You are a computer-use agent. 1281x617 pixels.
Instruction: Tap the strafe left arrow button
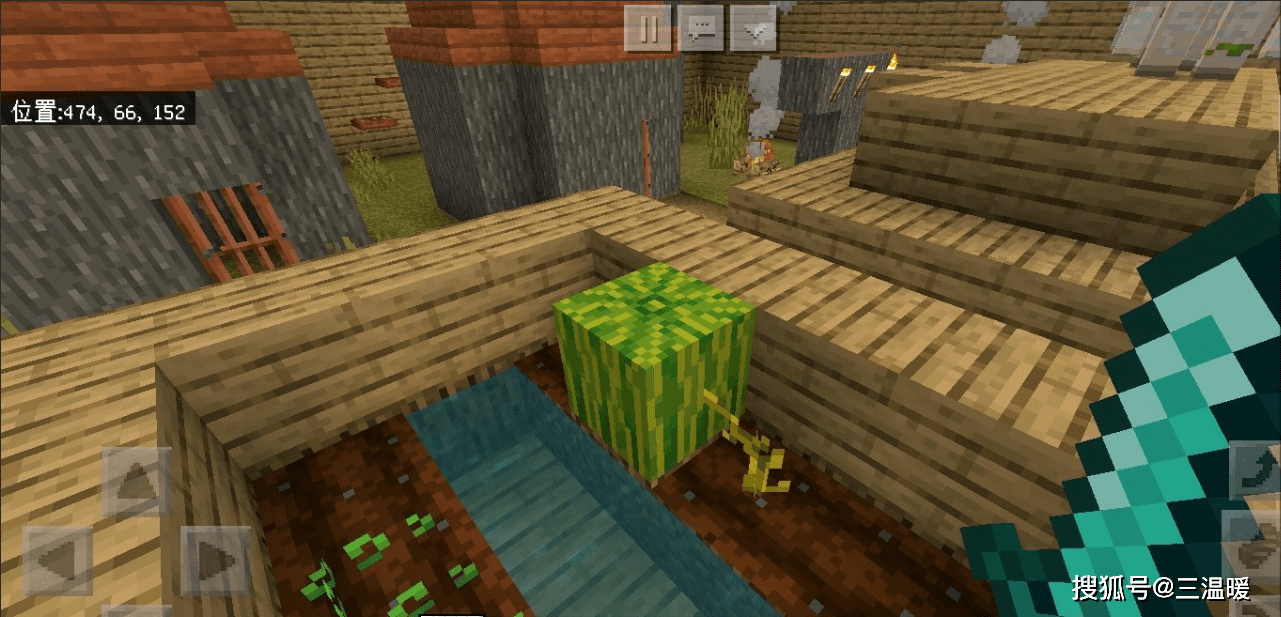click(58, 560)
